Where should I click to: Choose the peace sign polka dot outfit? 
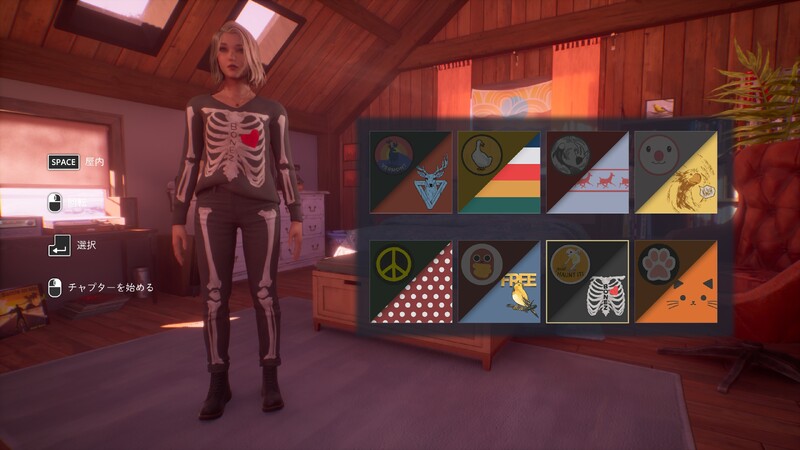click(x=411, y=282)
